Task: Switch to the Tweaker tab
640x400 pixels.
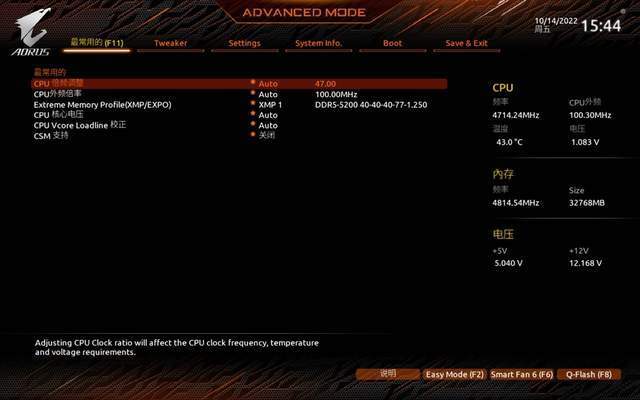Action: click(170, 44)
